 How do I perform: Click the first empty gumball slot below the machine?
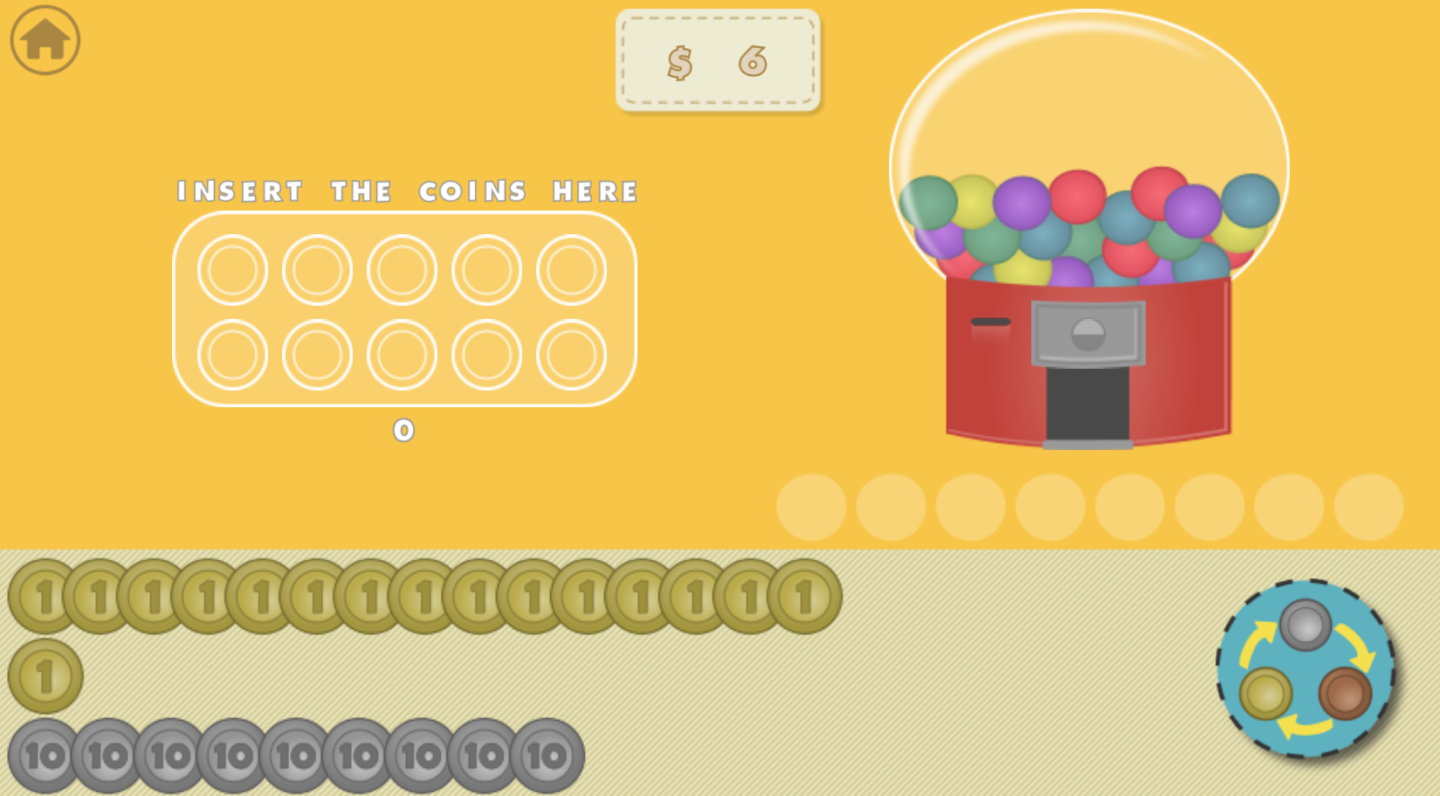pyautogui.click(x=810, y=507)
